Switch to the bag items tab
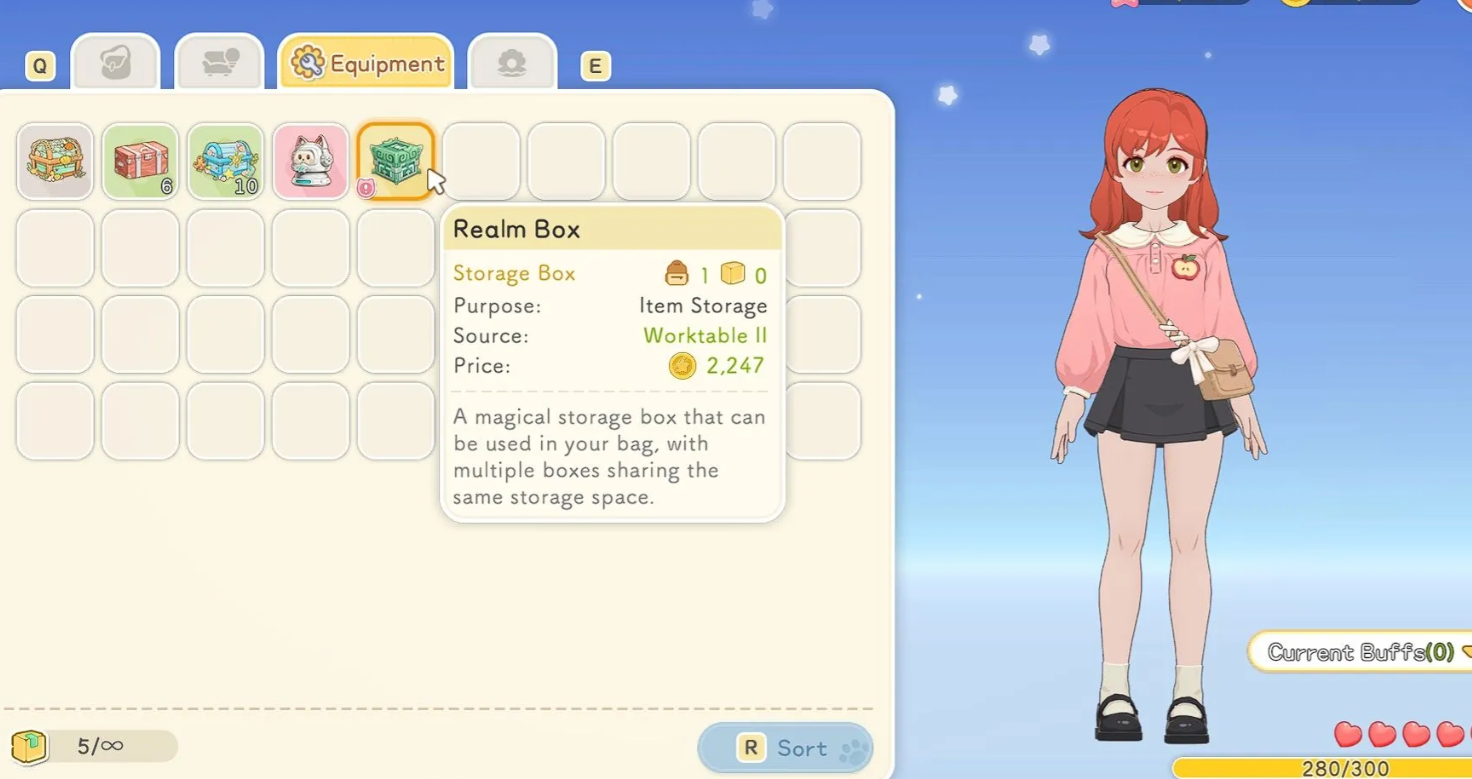Image resolution: width=1472 pixels, height=779 pixels. coord(116,64)
